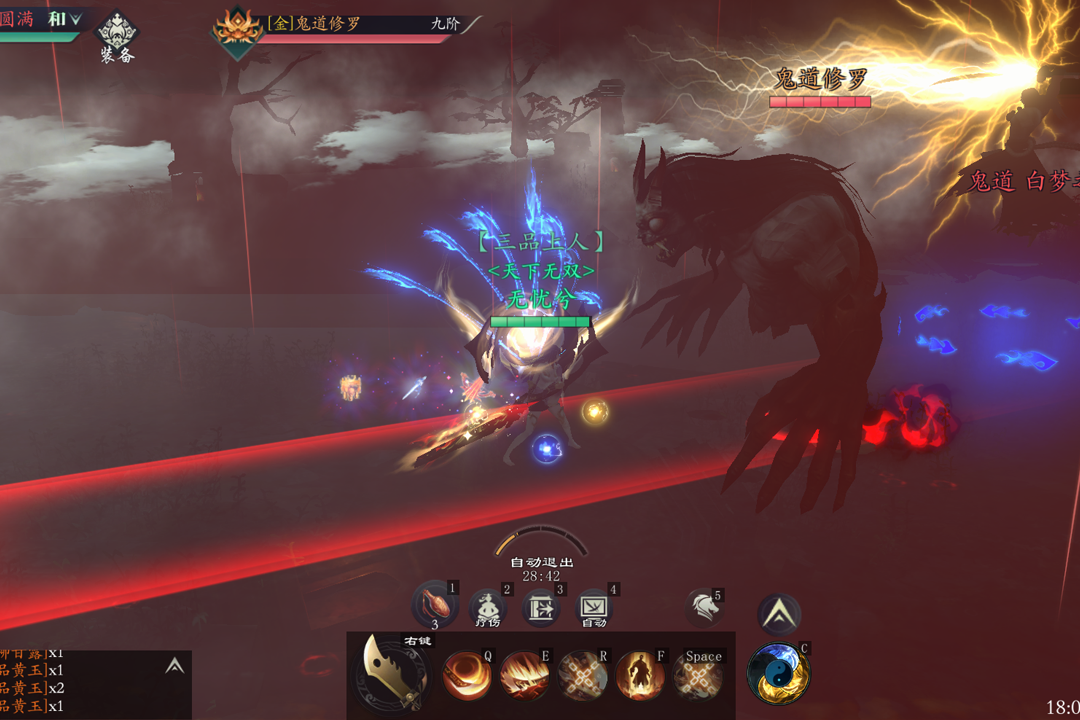
Task: Click the chained Space skill icon
Action: pos(698,676)
